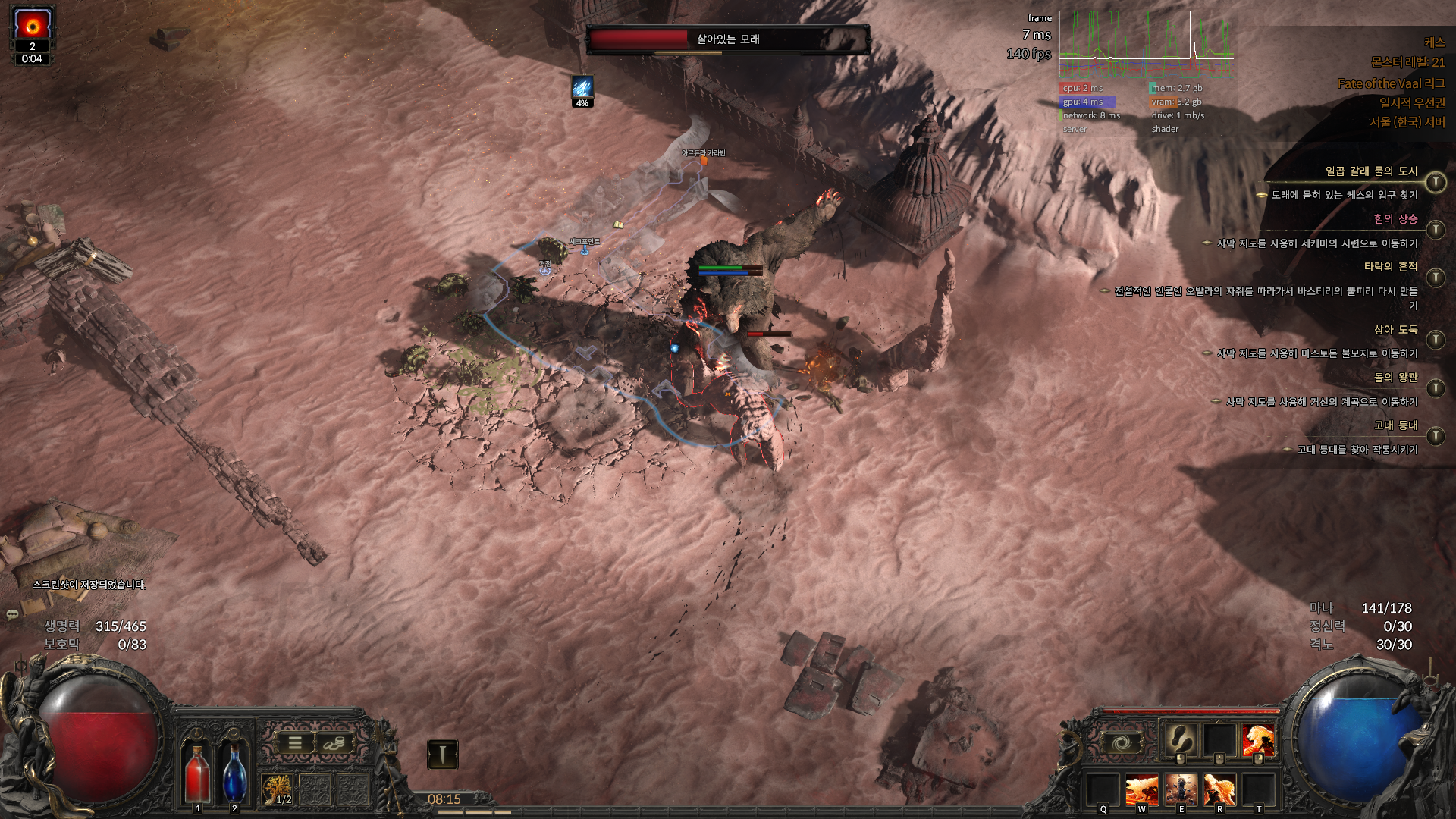Image resolution: width=1456 pixels, height=819 pixels.
Task: Click the fiery eye buff icon
Action: coord(33,27)
